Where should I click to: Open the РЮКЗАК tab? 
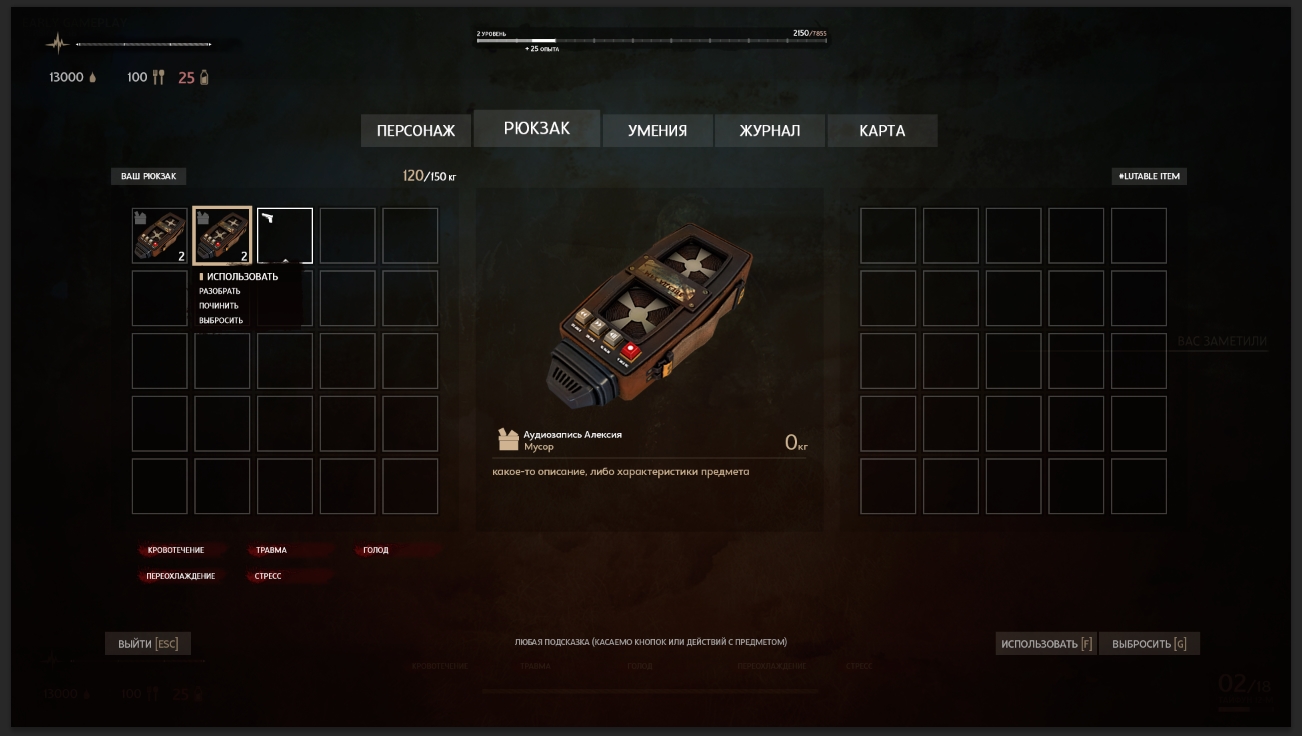pos(537,129)
